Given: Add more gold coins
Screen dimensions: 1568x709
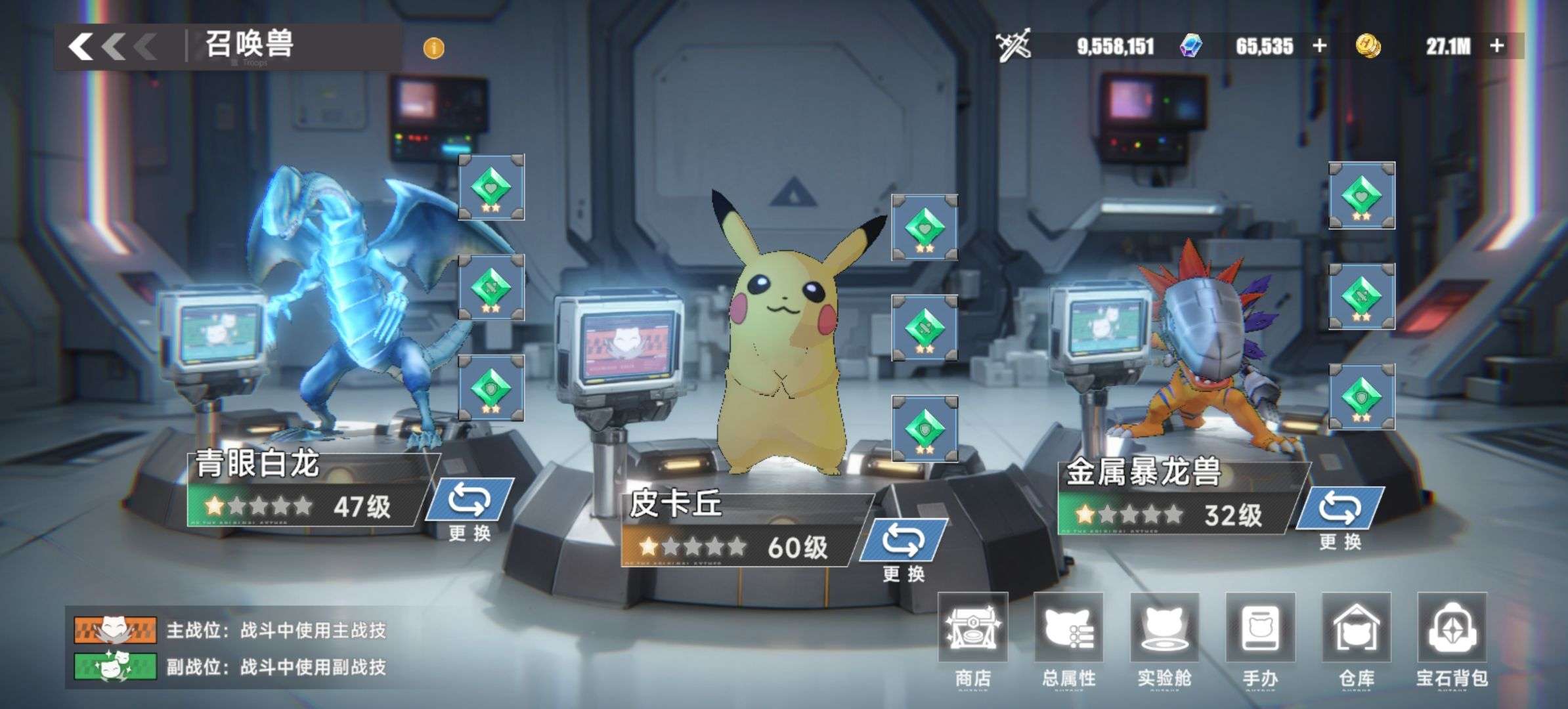Looking at the screenshot, I should click(1498, 46).
